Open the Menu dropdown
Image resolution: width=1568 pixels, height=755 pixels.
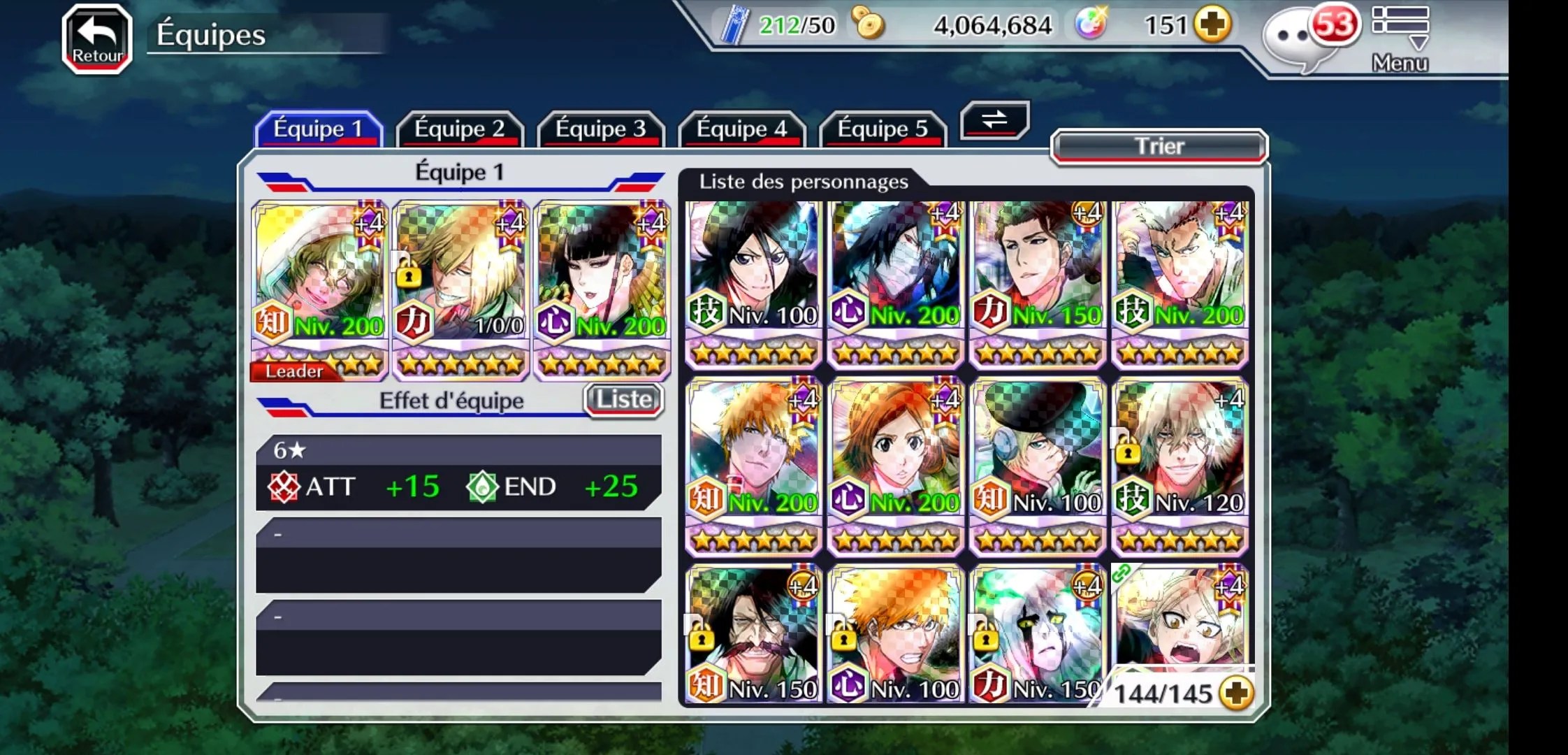click(1400, 38)
